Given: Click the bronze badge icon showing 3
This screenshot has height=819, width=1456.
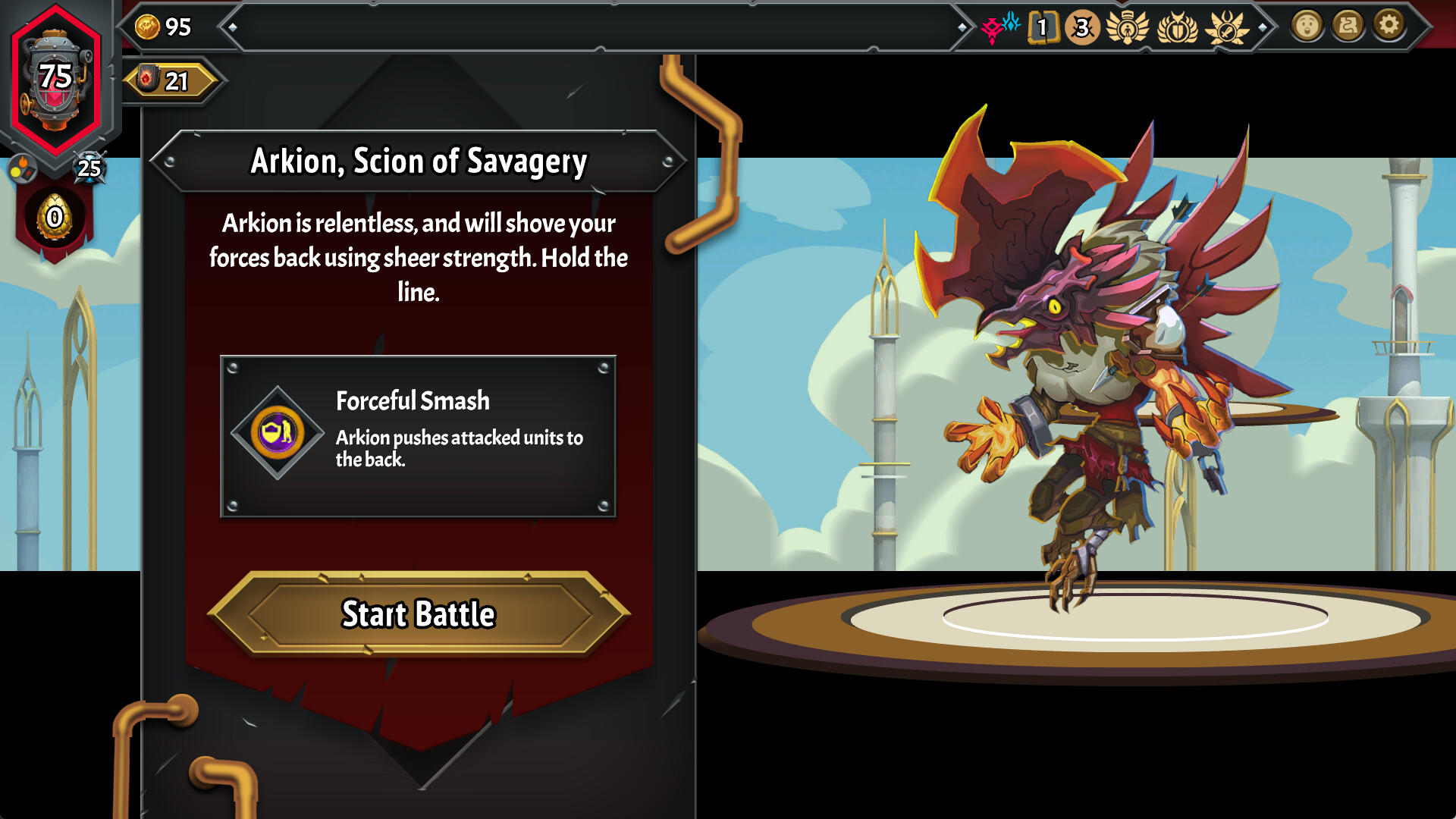Looking at the screenshot, I should click(x=1081, y=27).
